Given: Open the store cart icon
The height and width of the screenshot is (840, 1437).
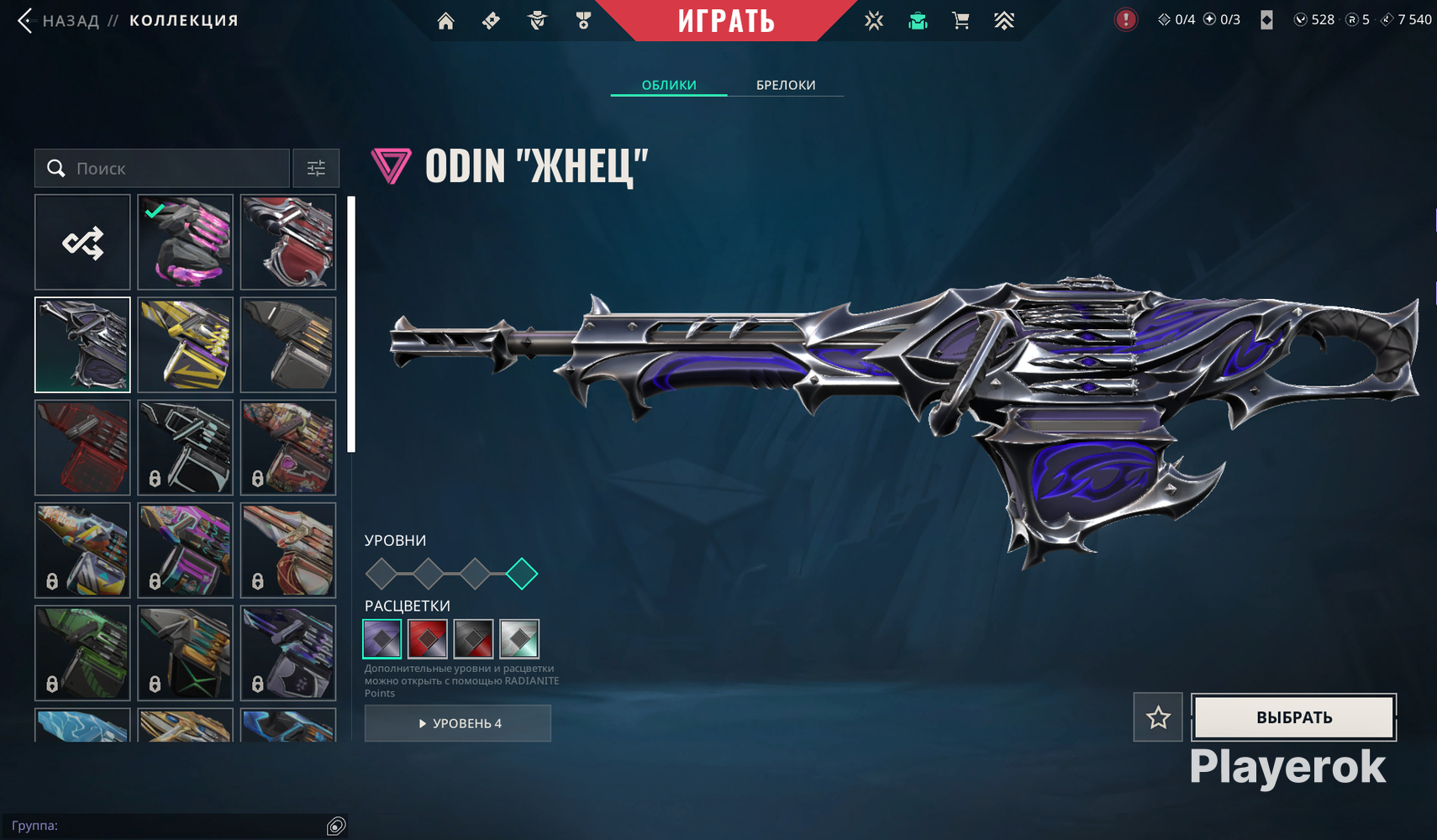Looking at the screenshot, I should click(x=961, y=21).
